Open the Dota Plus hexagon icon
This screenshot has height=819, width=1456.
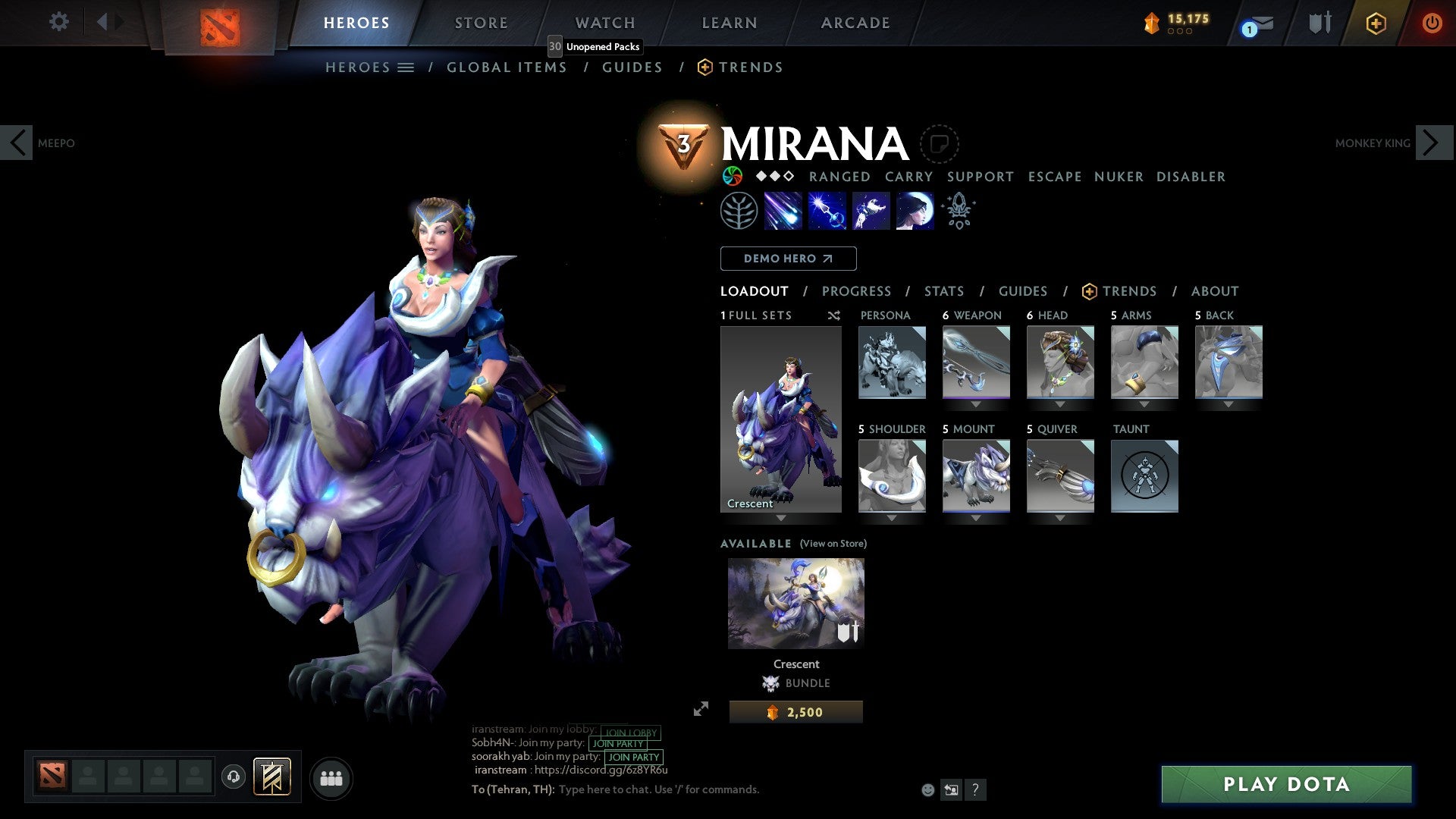(1376, 23)
